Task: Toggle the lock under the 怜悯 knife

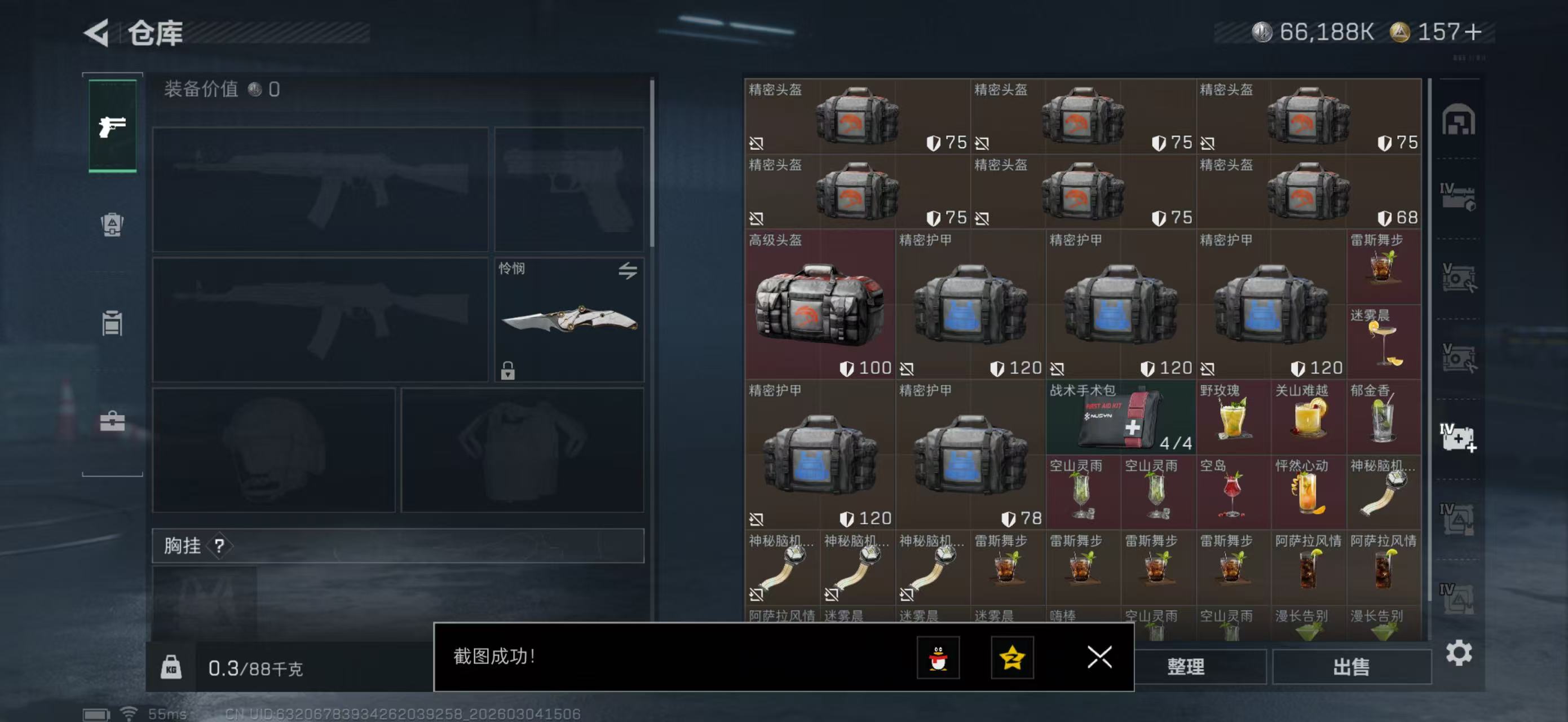Action: [x=507, y=370]
